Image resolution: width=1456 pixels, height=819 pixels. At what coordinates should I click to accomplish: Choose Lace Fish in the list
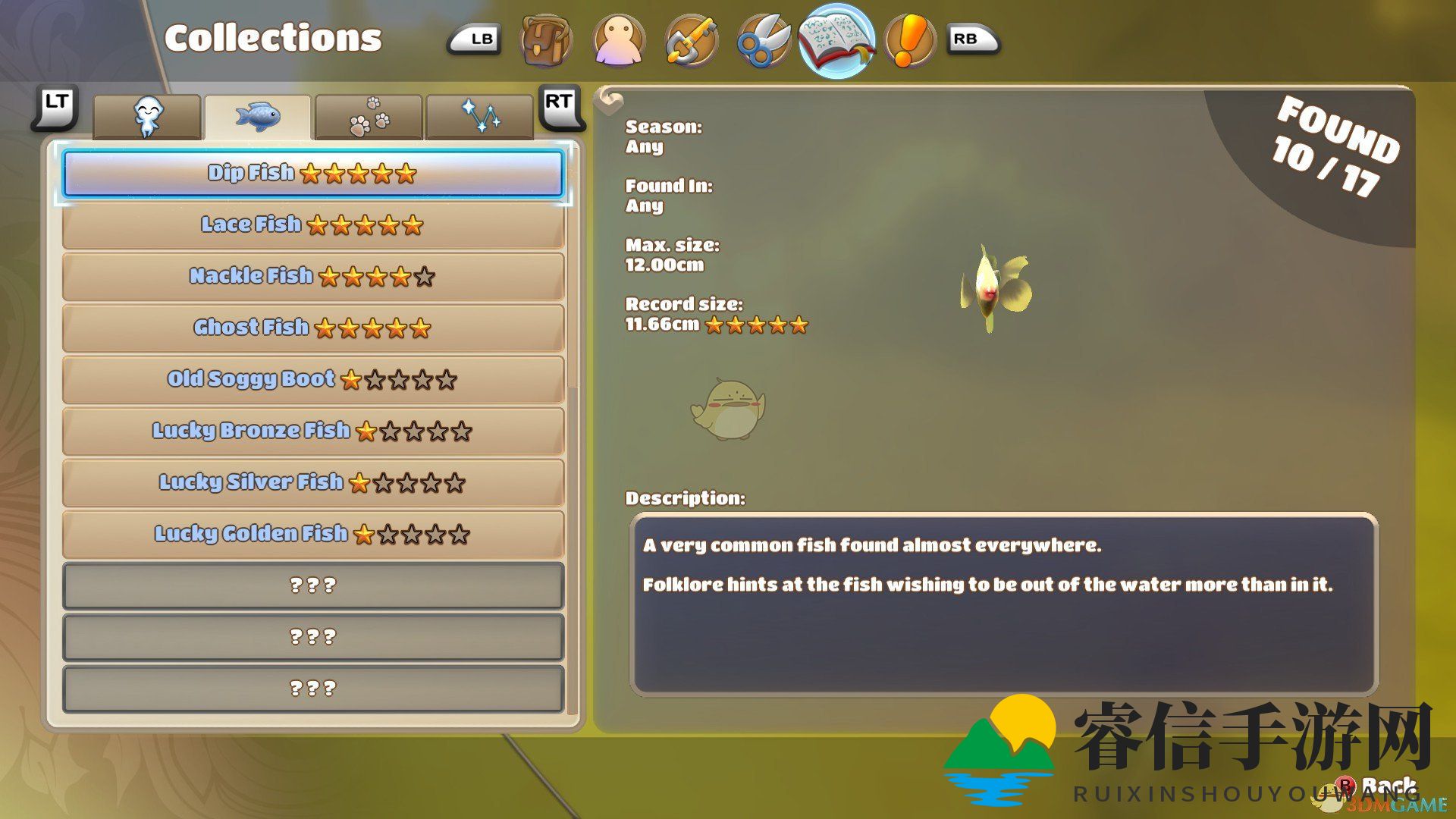point(312,225)
